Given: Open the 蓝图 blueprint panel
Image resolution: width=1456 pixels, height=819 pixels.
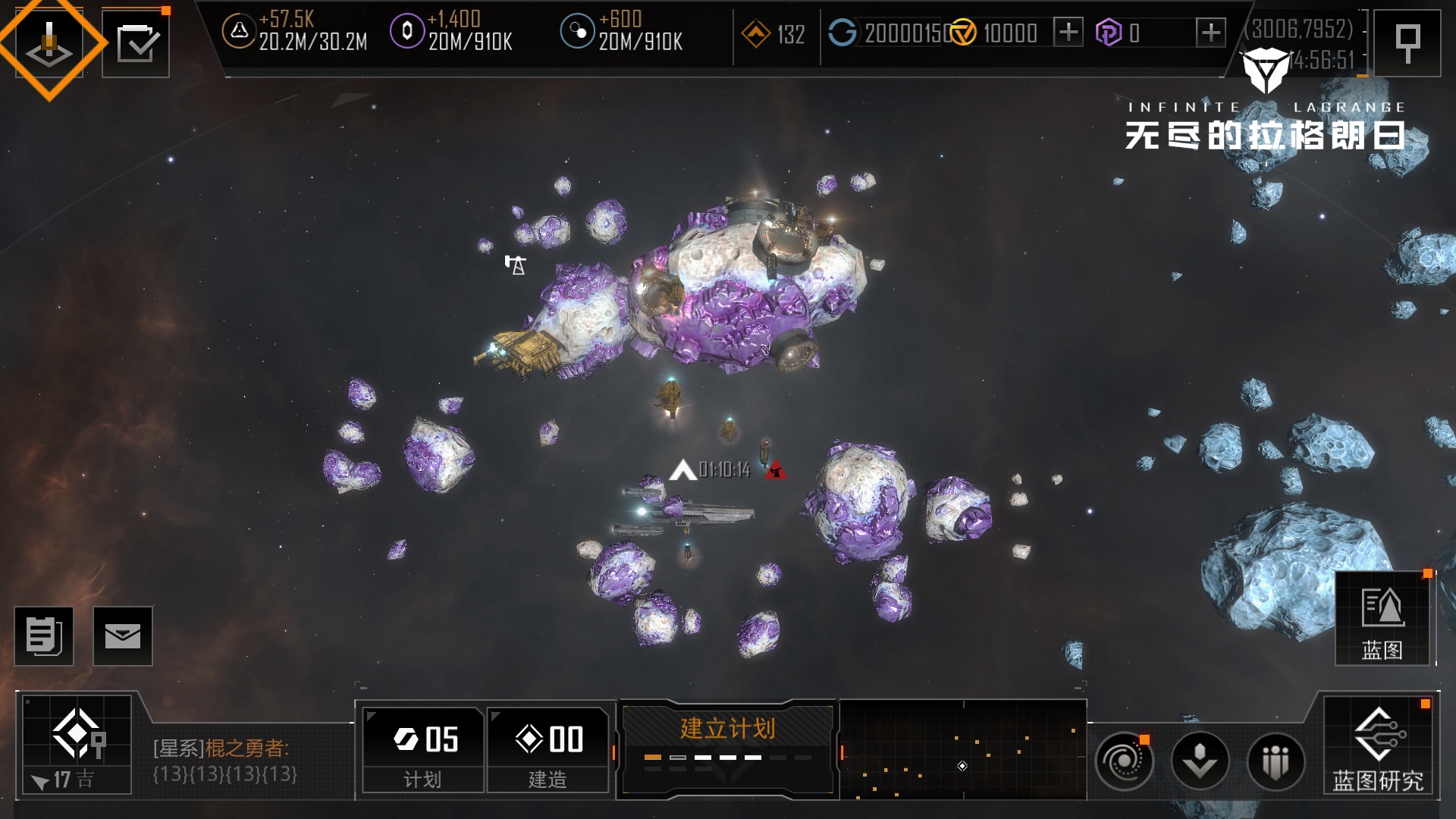Looking at the screenshot, I should pos(1382,620).
